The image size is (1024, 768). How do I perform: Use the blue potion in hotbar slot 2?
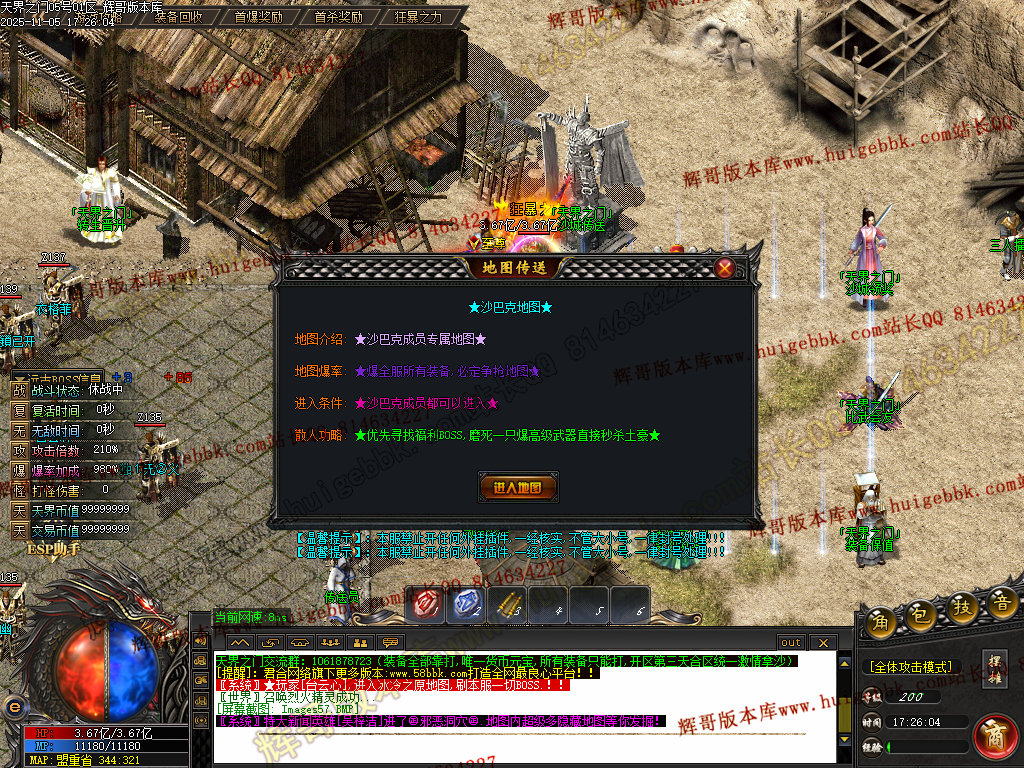[468, 604]
